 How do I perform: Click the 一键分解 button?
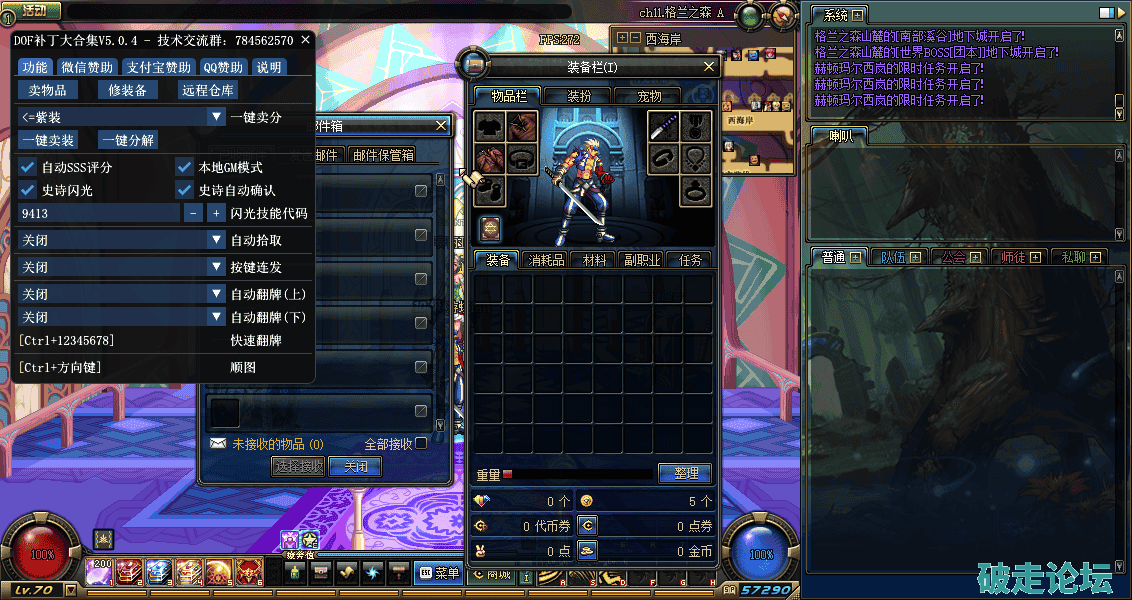(x=128, y=140)
